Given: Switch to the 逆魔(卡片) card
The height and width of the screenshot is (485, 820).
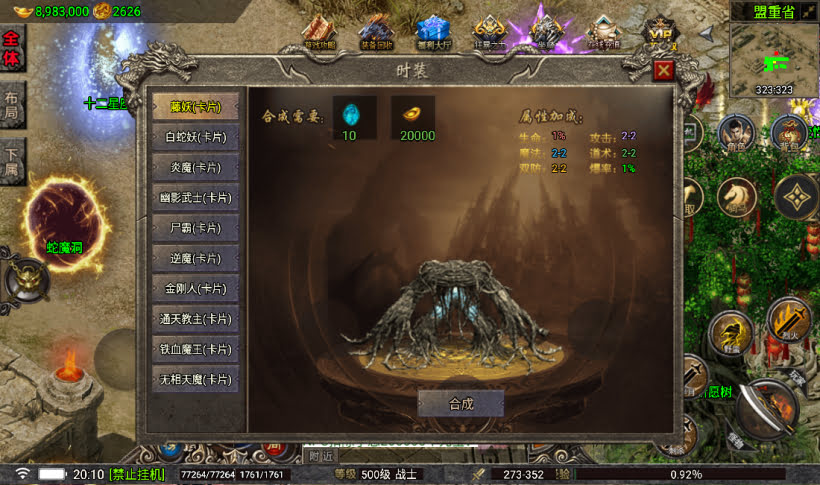Looking at the screenshot, I should point(195,258).
